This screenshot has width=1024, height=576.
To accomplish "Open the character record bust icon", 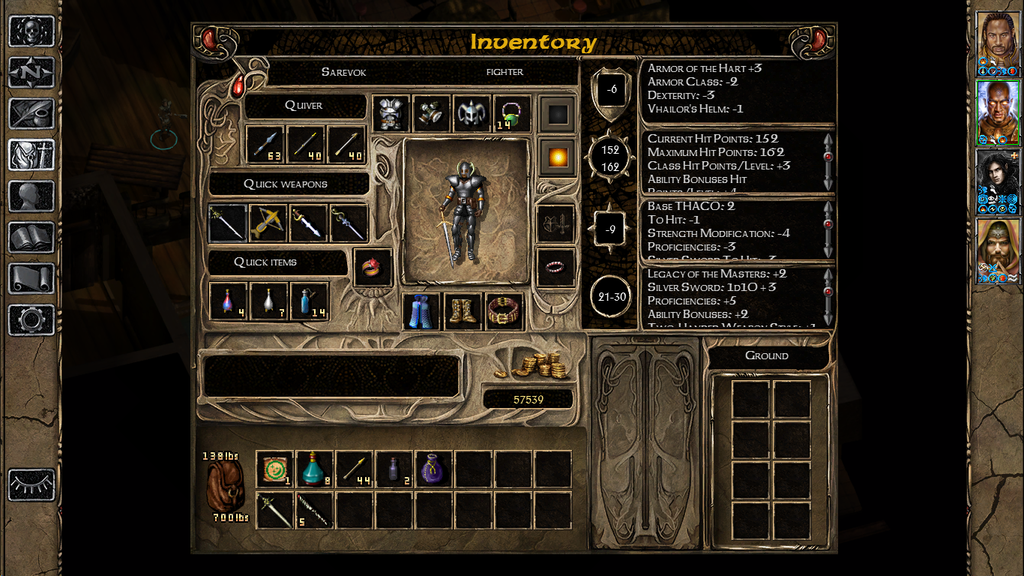I will pyautogui.click(x=31, y=196).
